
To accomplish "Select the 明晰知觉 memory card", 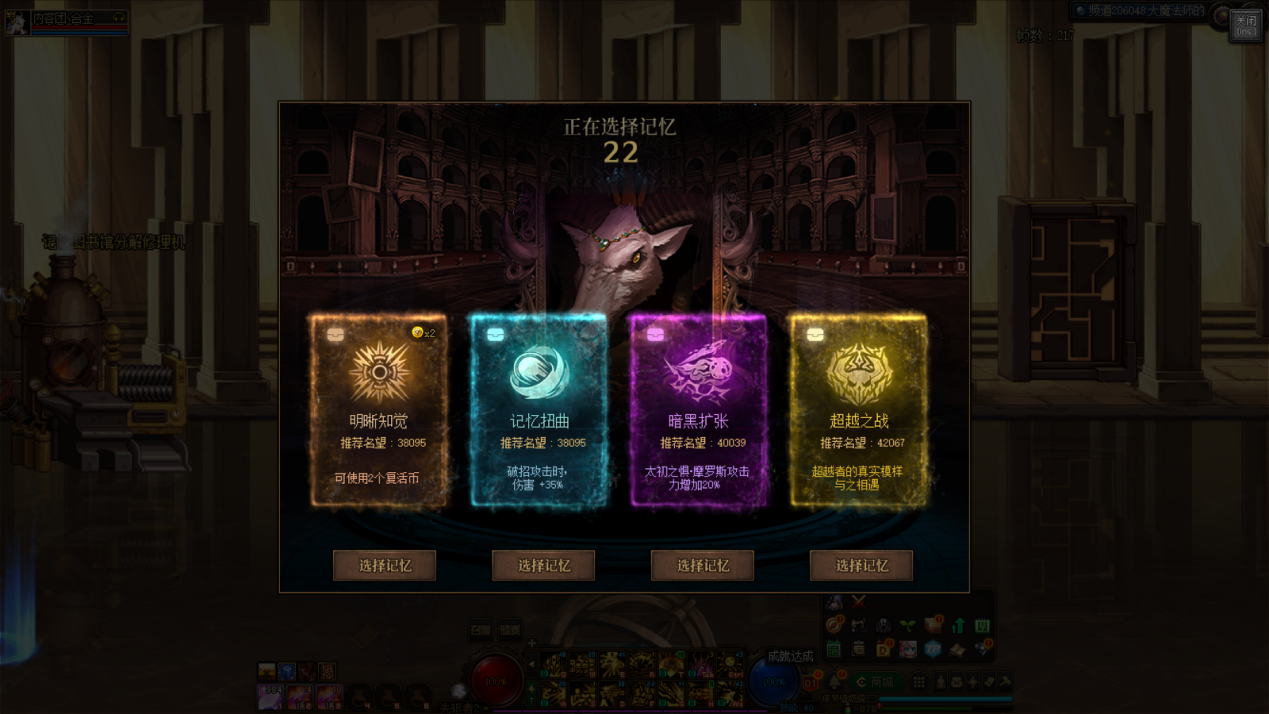I will tap(379, 410).
